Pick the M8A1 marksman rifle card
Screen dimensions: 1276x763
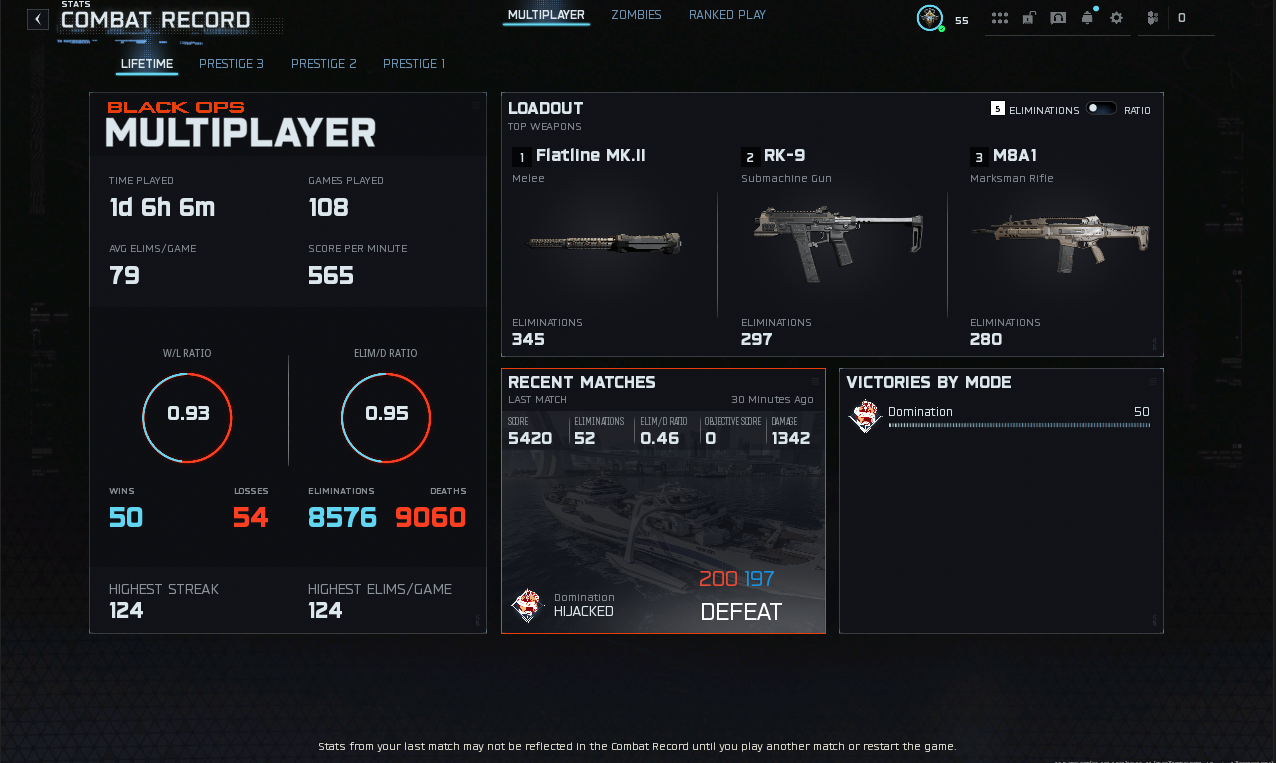pyautogui.click(x=1059, y=245)
